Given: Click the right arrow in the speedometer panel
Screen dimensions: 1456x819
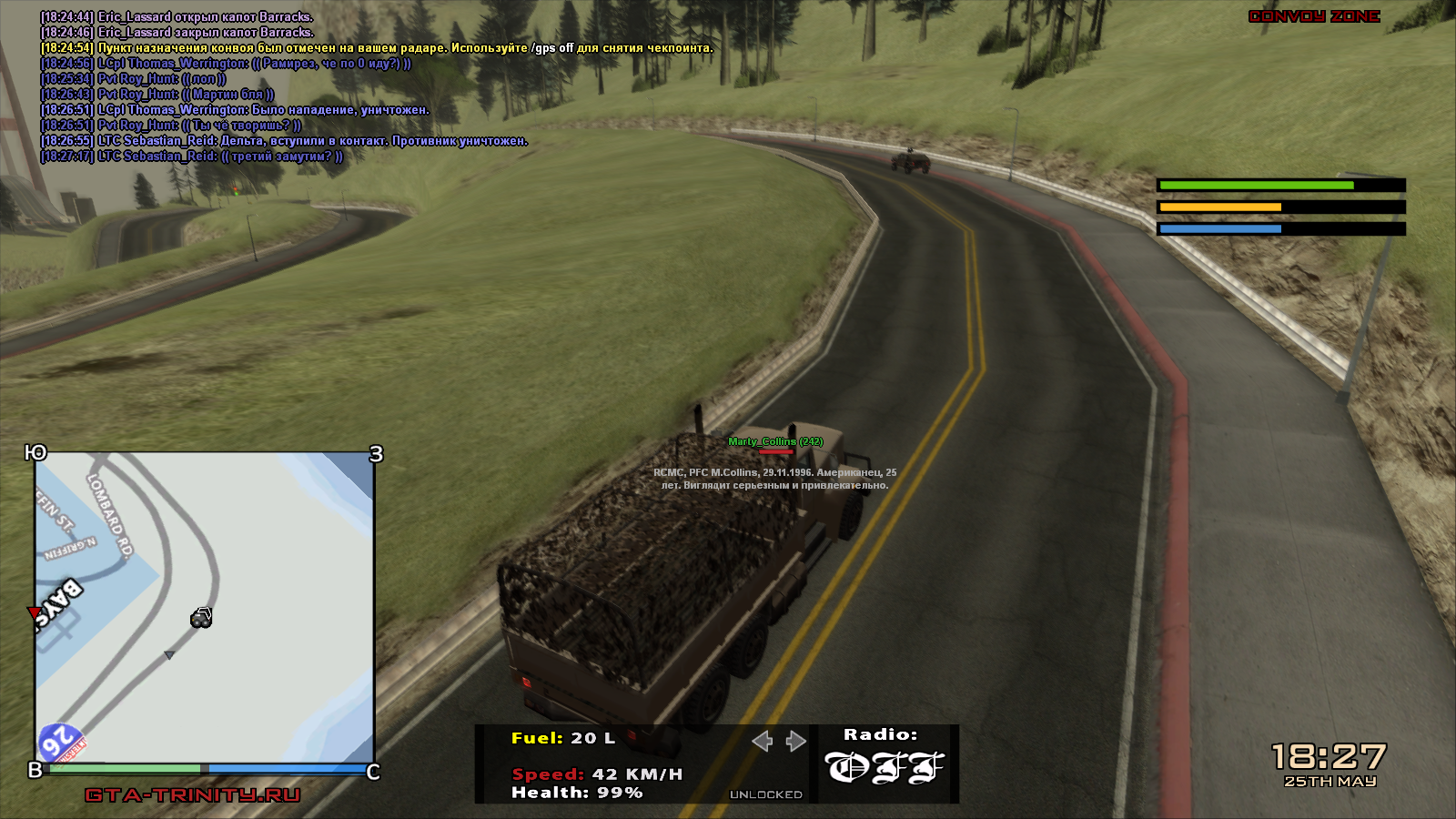Looking at the screenshot, I should 796,741.
